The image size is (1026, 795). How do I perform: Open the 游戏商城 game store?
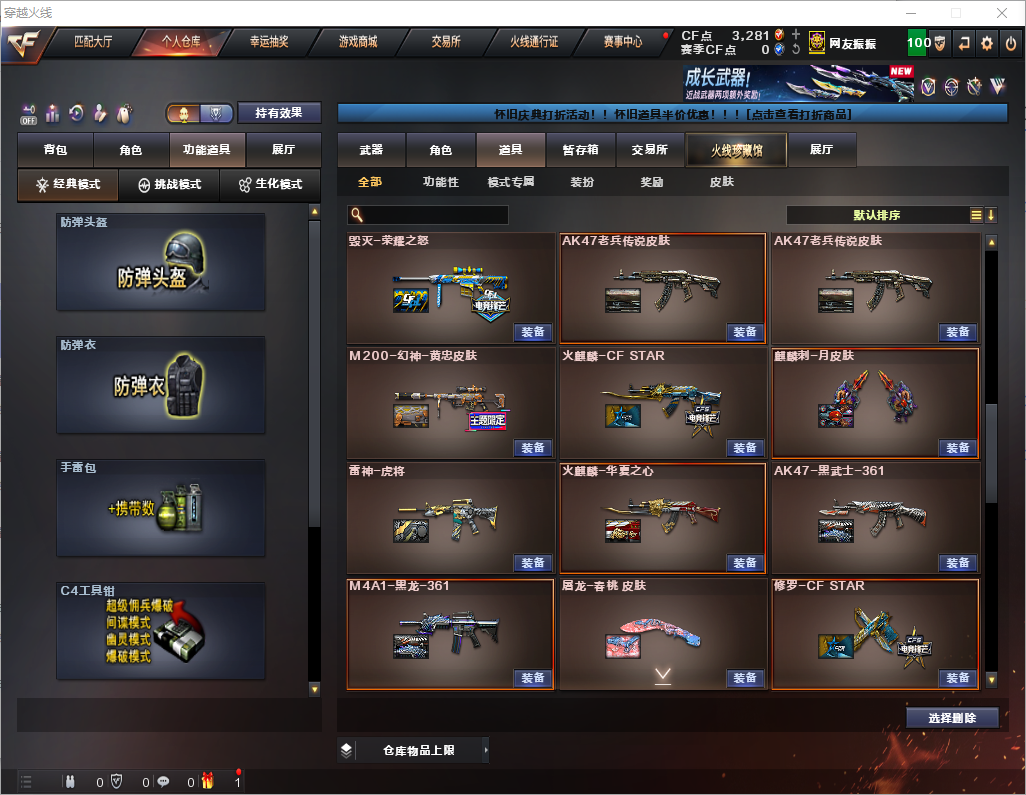tap(358, 42)
